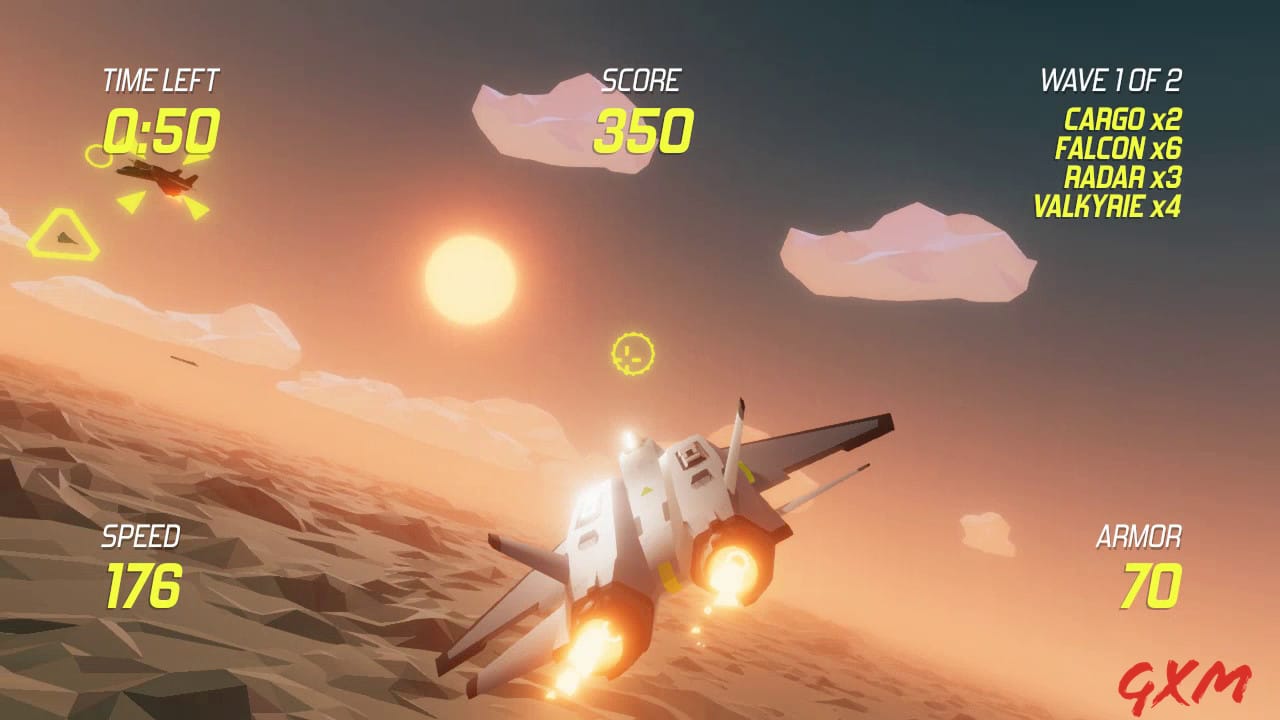Click the TIME LEFT heading
1280x720 pixels.
160,79
